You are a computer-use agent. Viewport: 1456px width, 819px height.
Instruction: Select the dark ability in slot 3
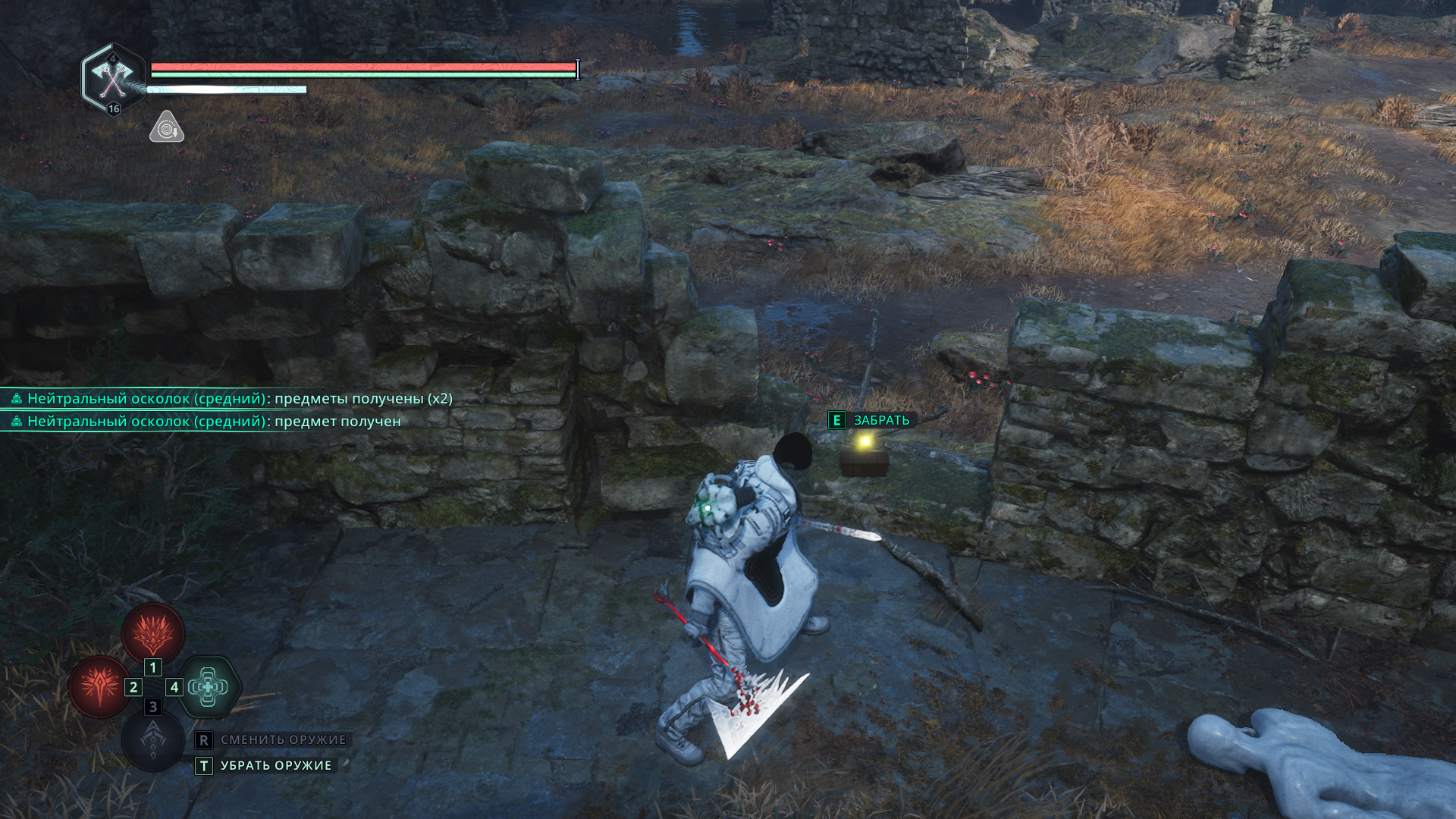153,739
